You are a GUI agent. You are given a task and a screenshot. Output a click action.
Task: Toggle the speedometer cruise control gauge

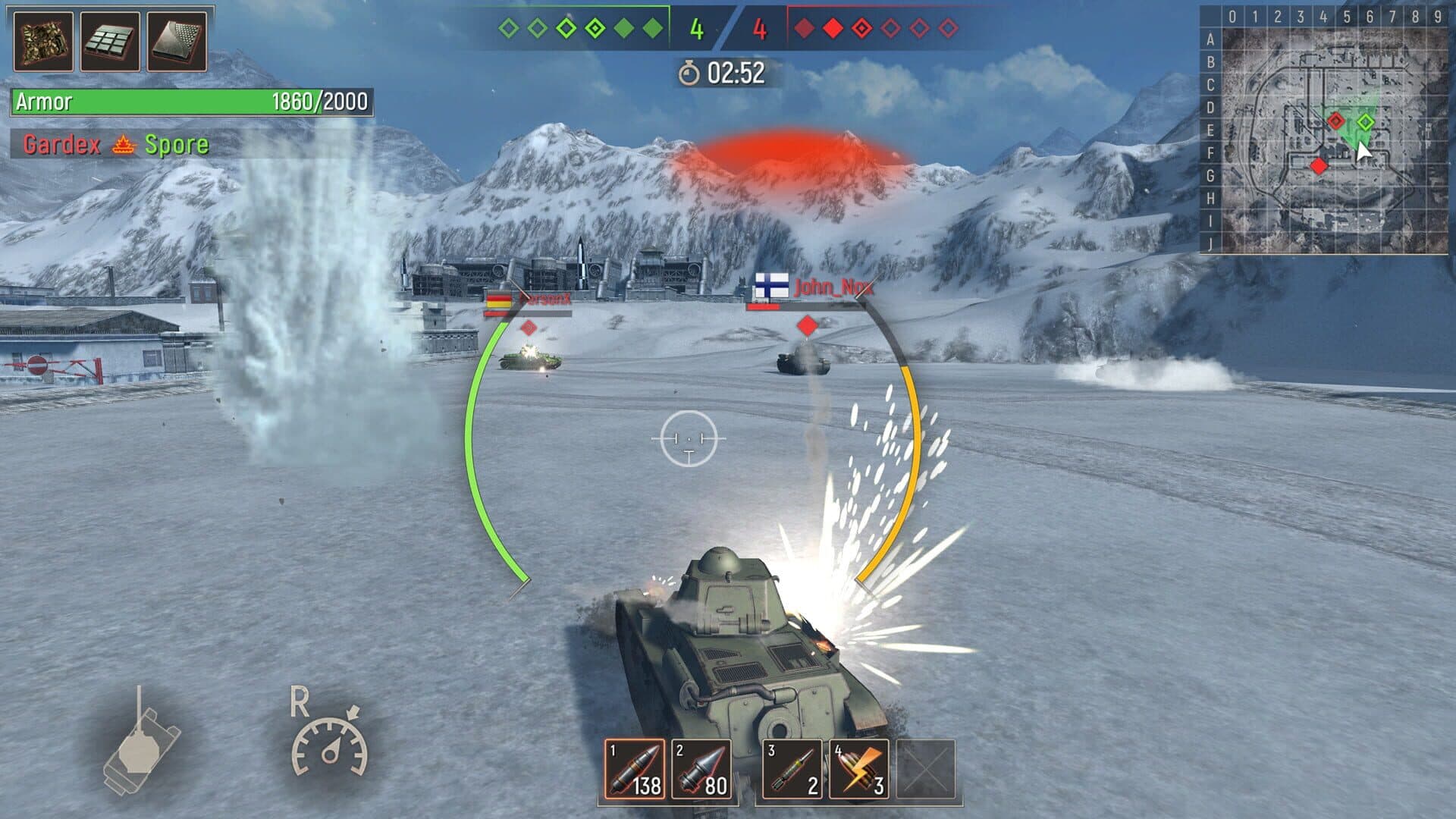point(330,743)
